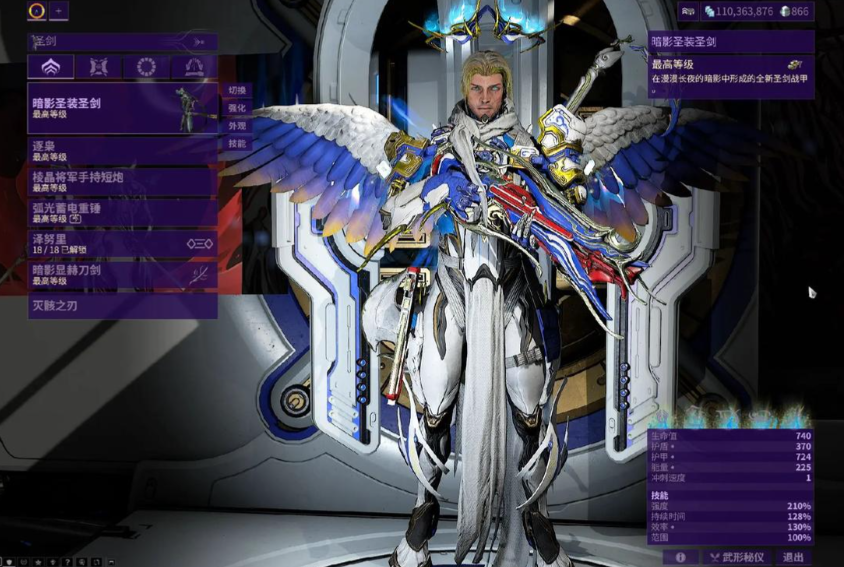
Task: Show the 技能 abilities panel
Action: (x=237, y=144)
